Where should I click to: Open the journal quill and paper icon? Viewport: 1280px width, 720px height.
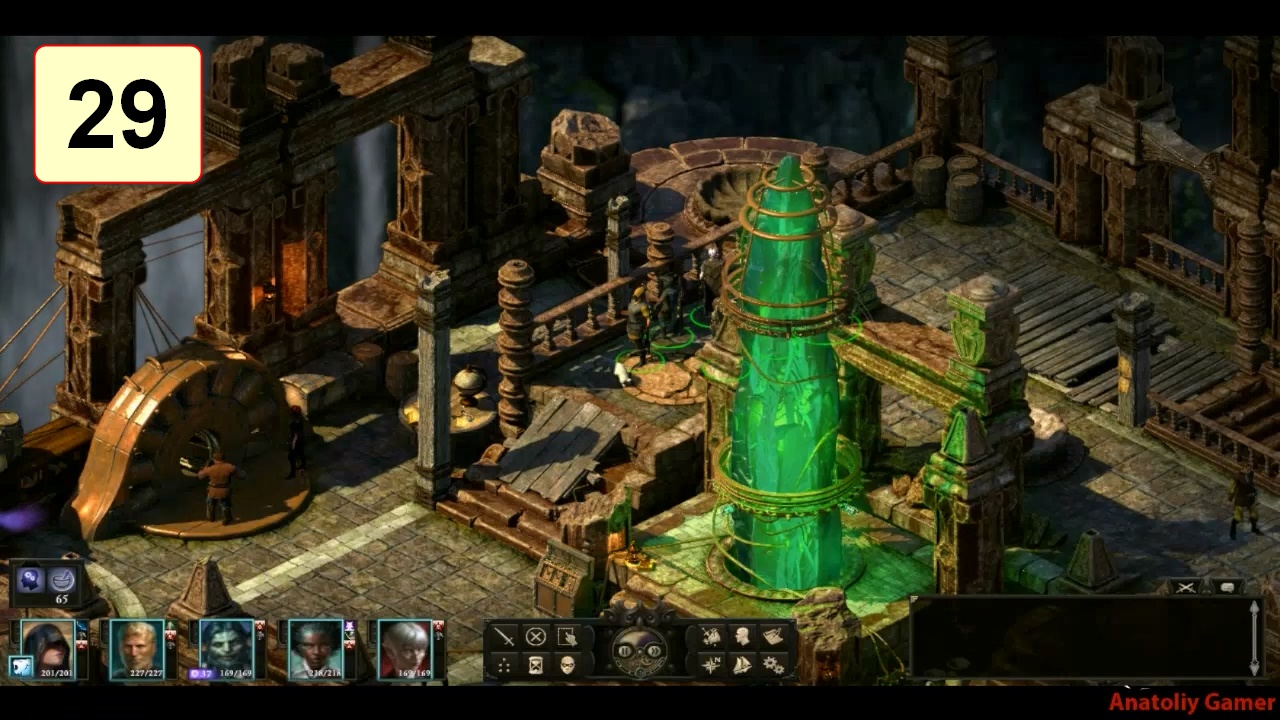click(x=773, y=637)
